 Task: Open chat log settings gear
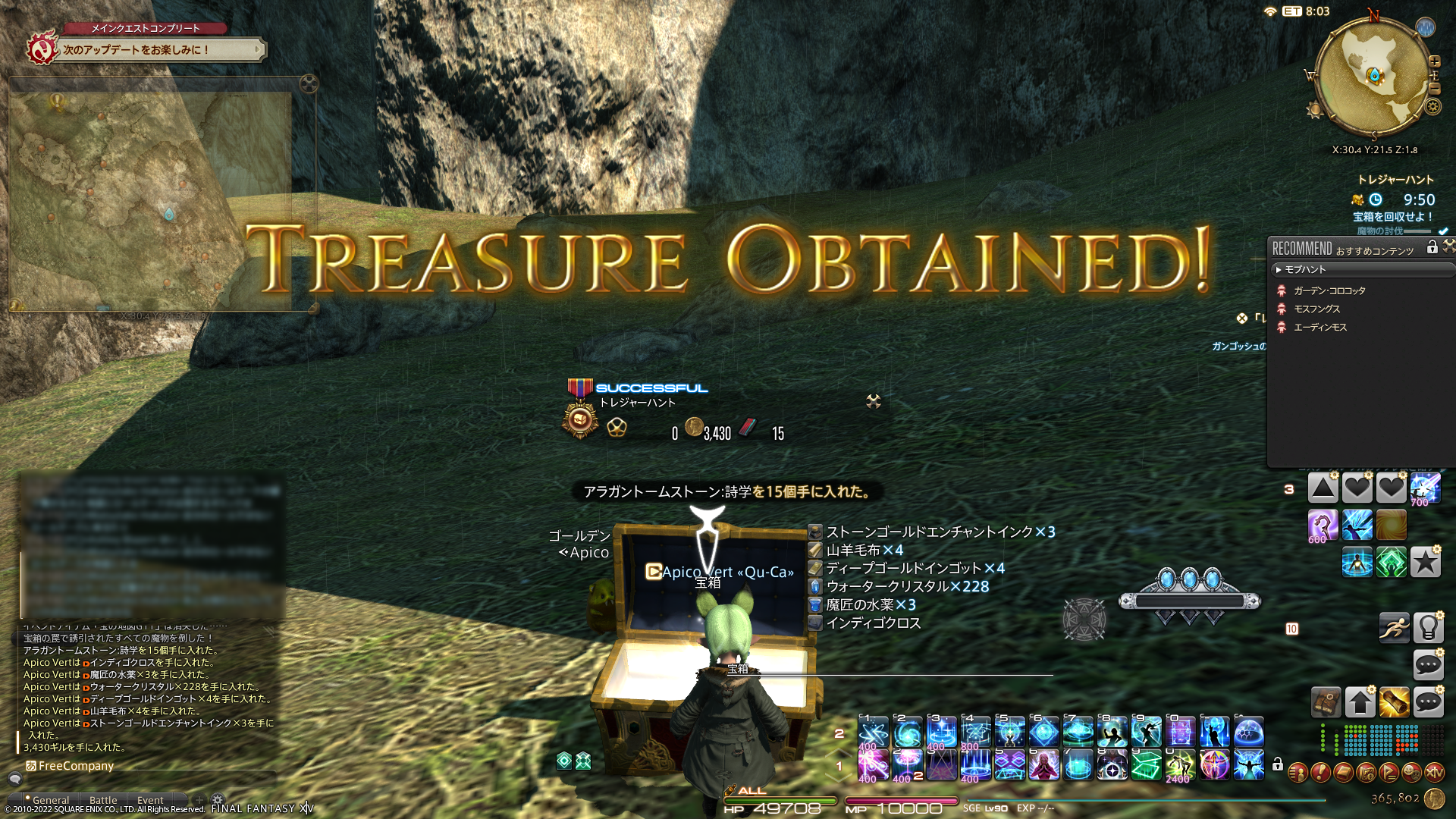[x=218, y=799]
